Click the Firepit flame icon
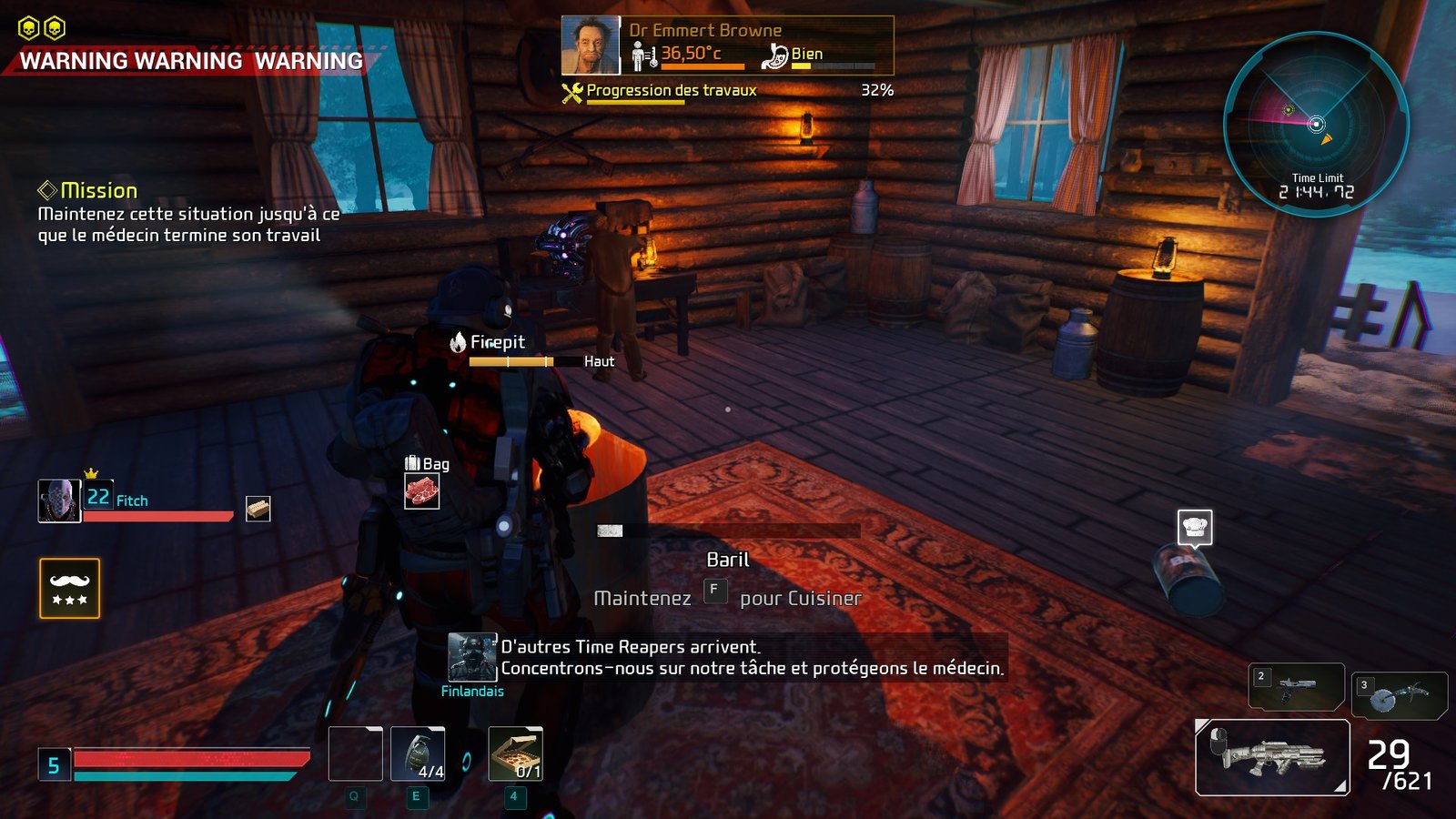Screen dimensions: 1456x819 [x=458, y=342]
